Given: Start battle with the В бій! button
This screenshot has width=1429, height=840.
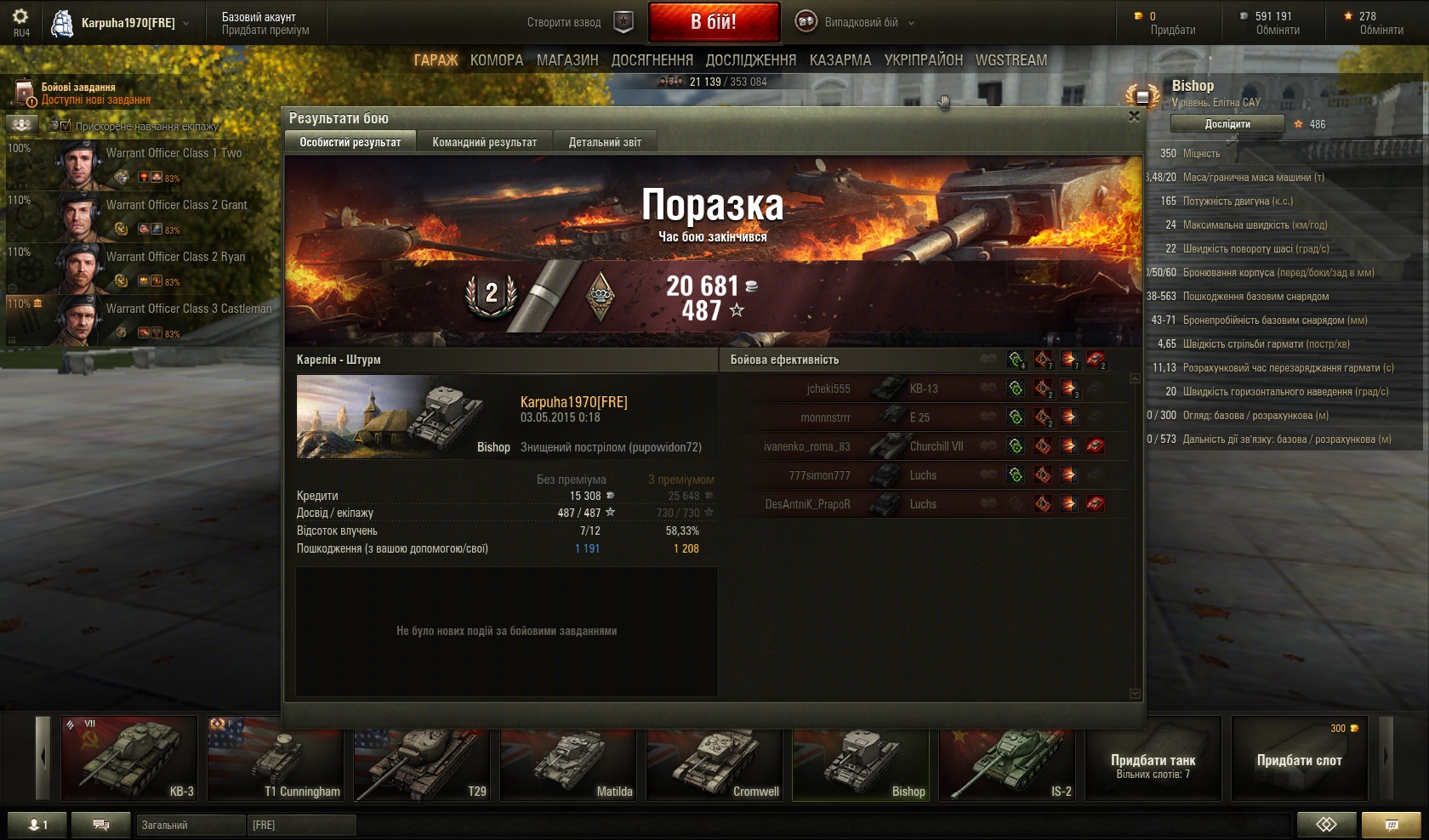Looking at the screenshot, I should [x=714, y=22].
